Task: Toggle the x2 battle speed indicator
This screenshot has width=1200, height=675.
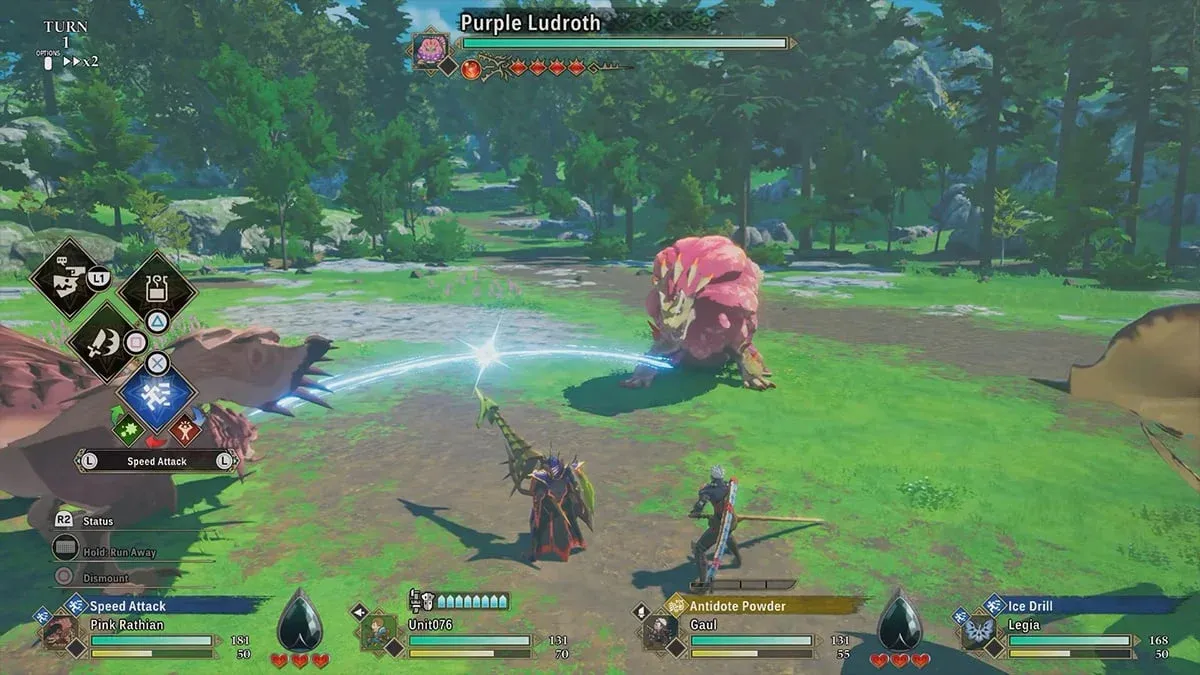Action: [81, 61]
